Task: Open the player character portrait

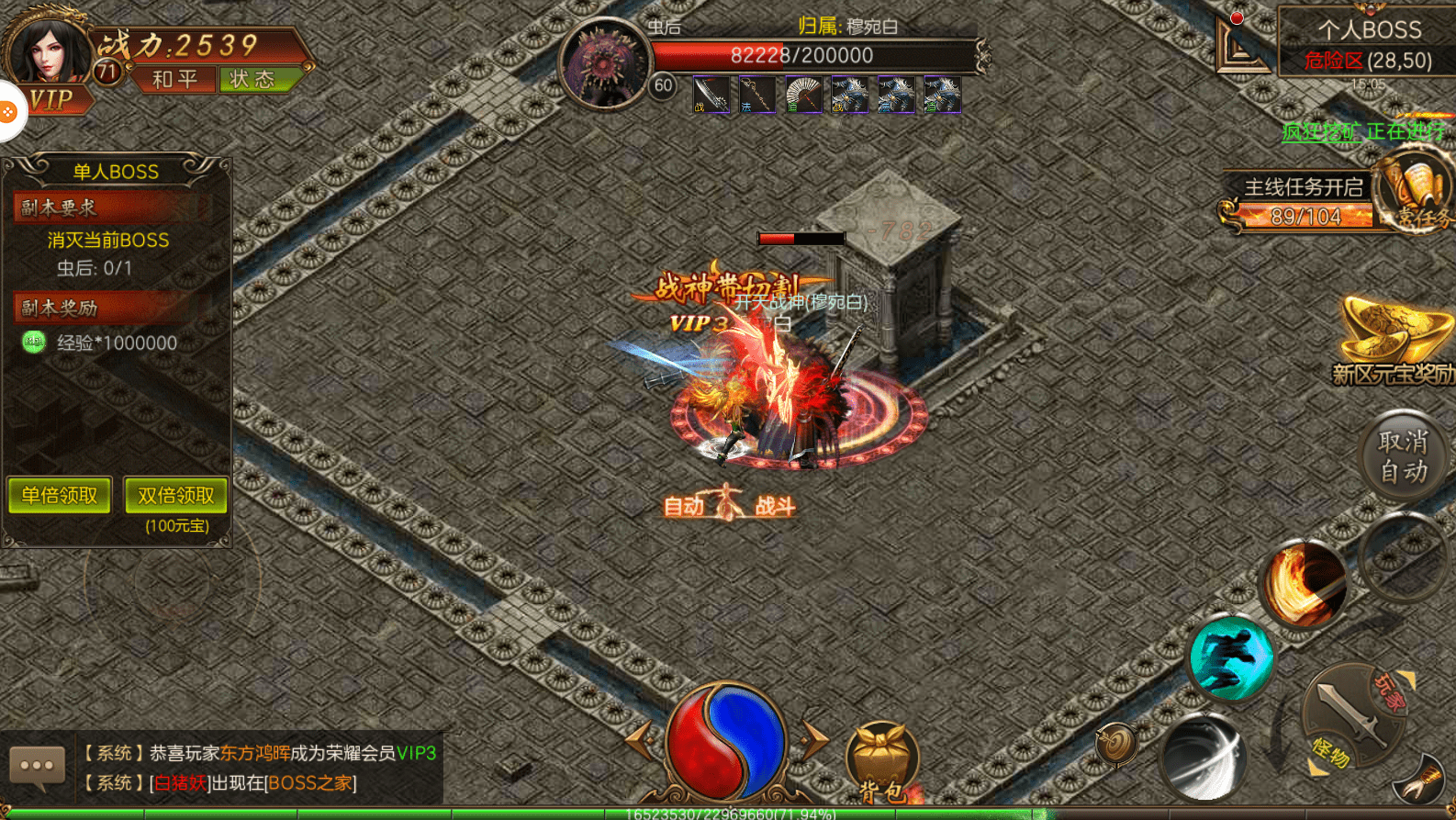Action: (48, 46)
